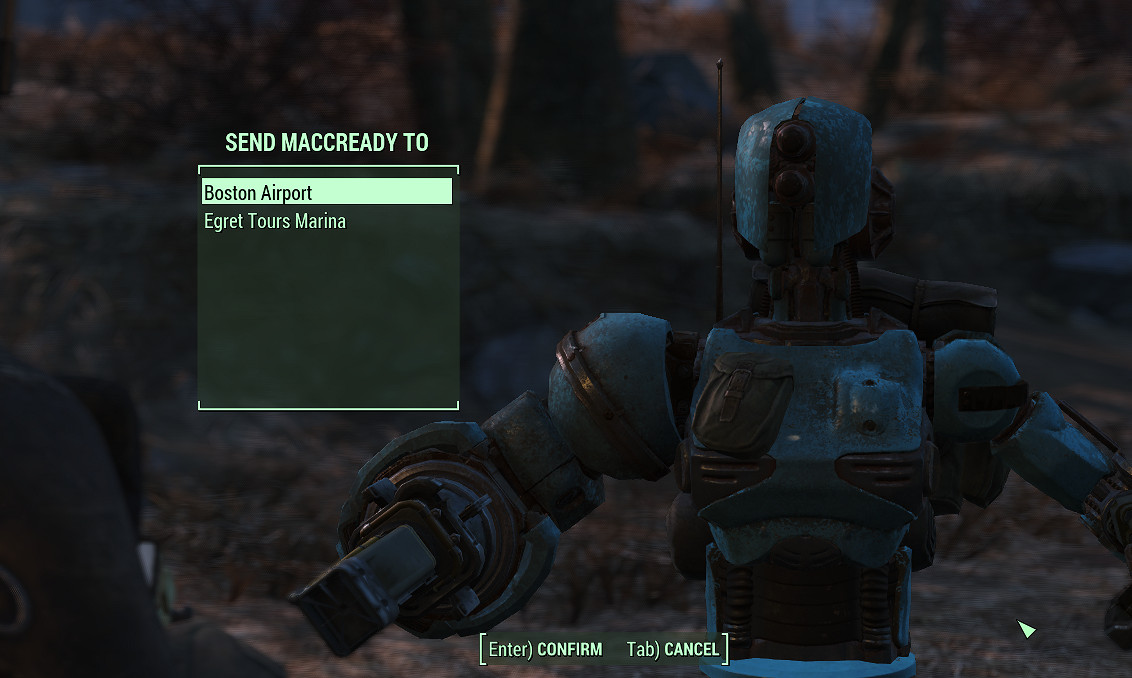Cancel the send companion menu

click(x=672, y=650)
